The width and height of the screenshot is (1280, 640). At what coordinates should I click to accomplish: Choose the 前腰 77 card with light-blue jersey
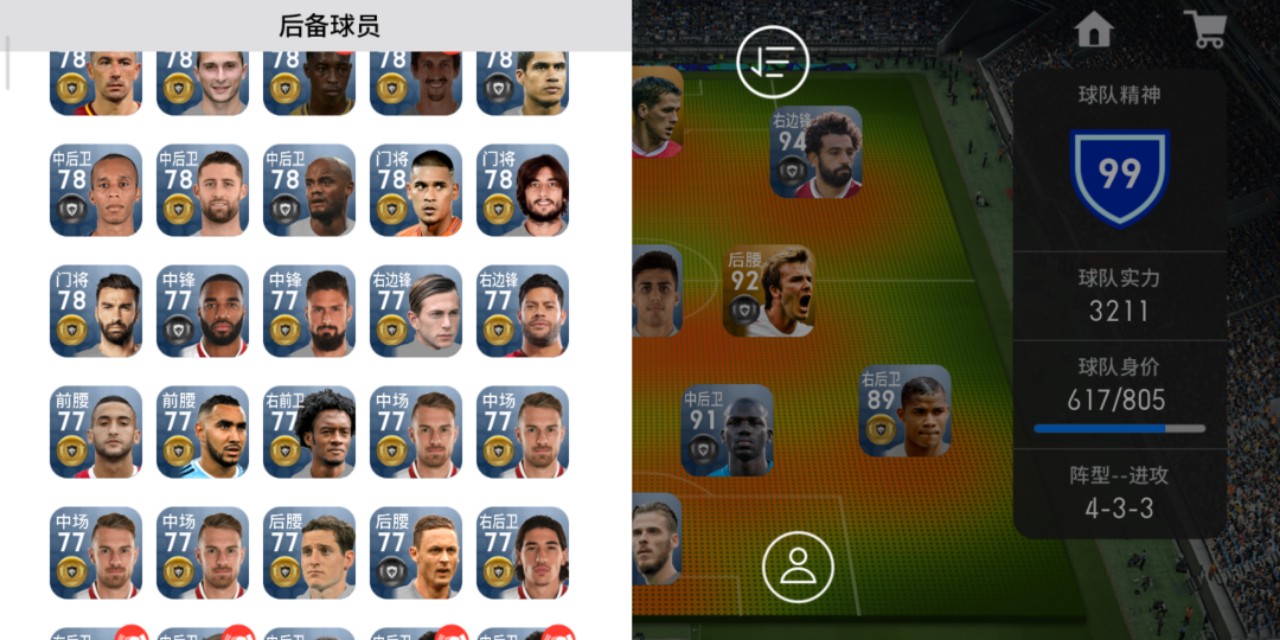coord(202,432)
